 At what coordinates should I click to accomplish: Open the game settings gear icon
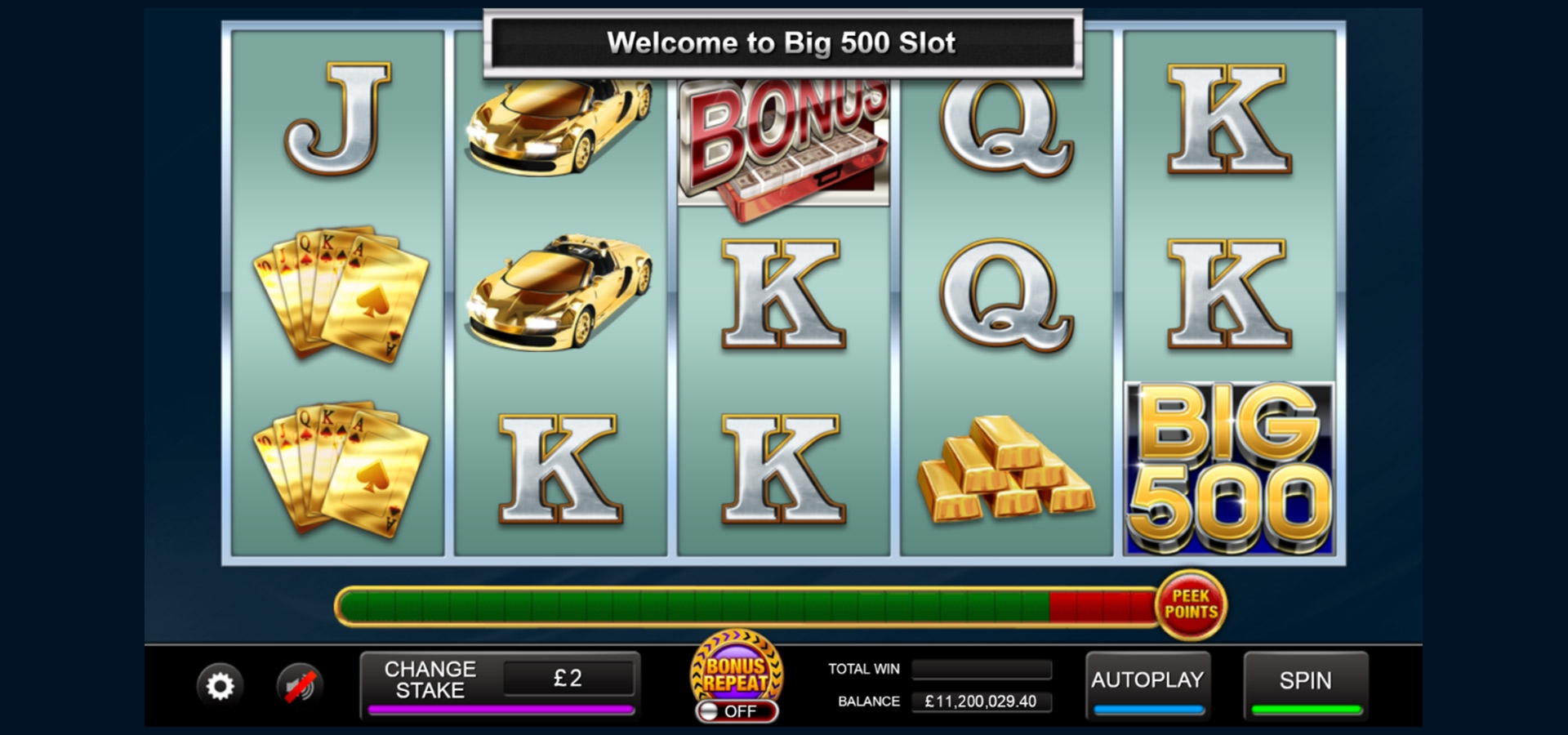[x=219, y=684]
